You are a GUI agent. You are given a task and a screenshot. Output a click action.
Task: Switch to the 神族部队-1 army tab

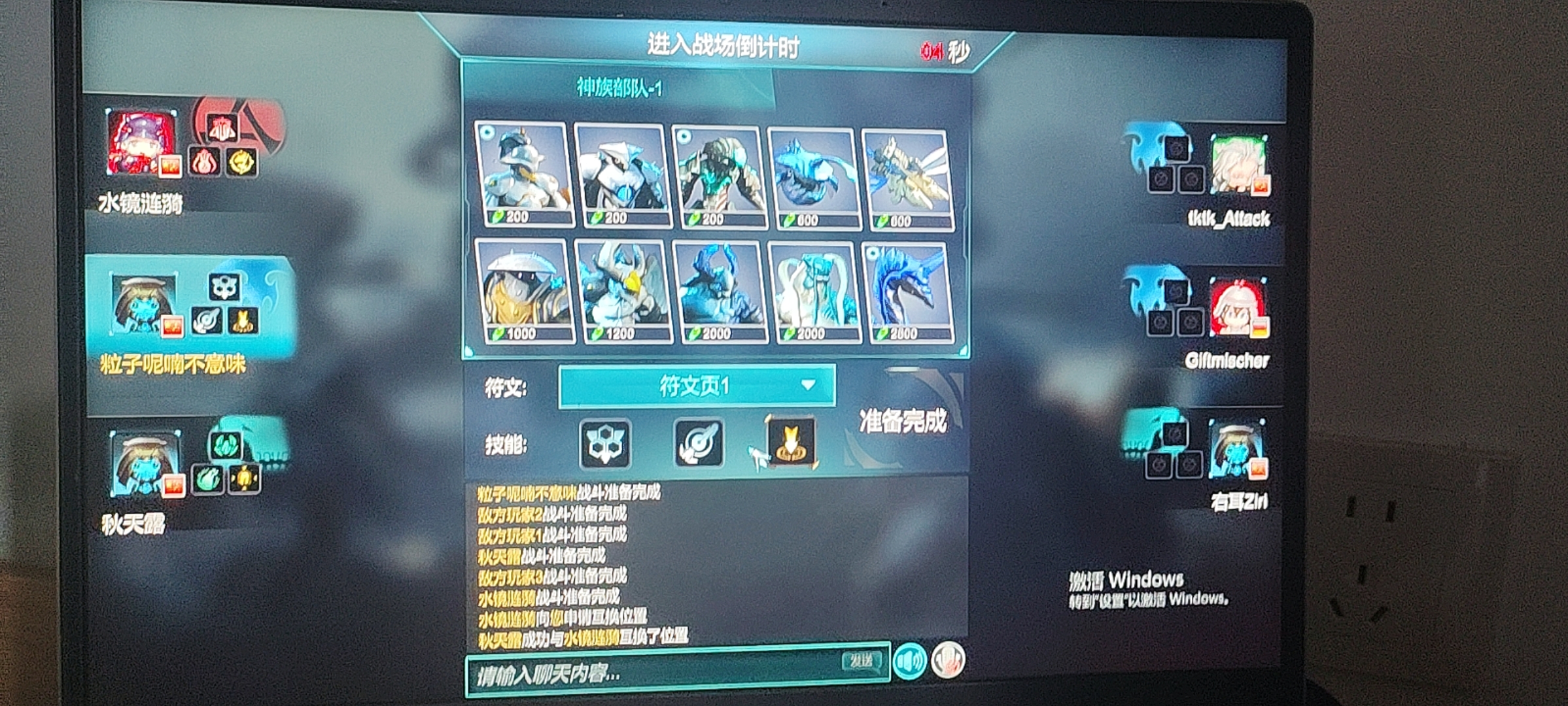pyautogui.click(x=619, y=88)
